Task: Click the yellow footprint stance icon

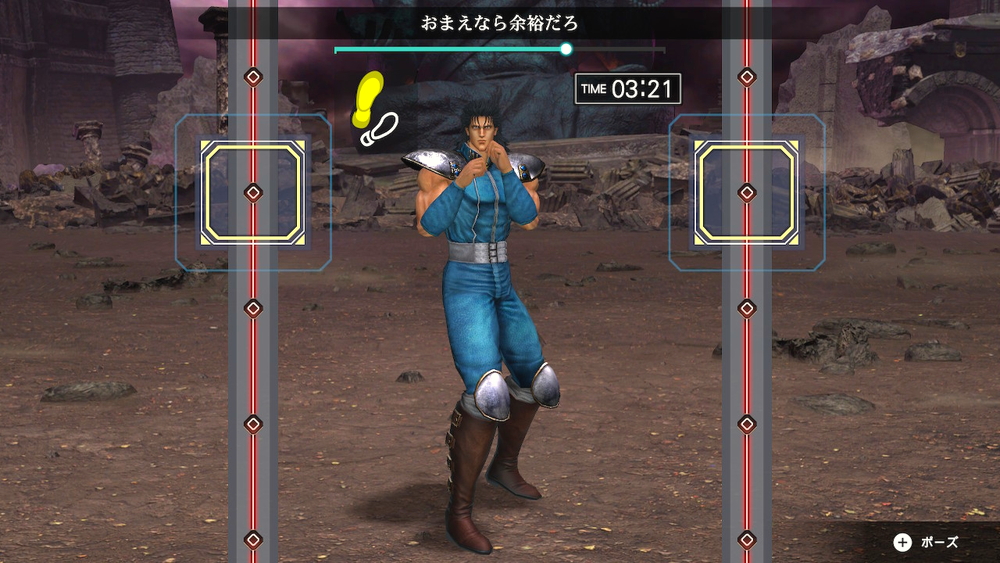Action: point(368,98)
